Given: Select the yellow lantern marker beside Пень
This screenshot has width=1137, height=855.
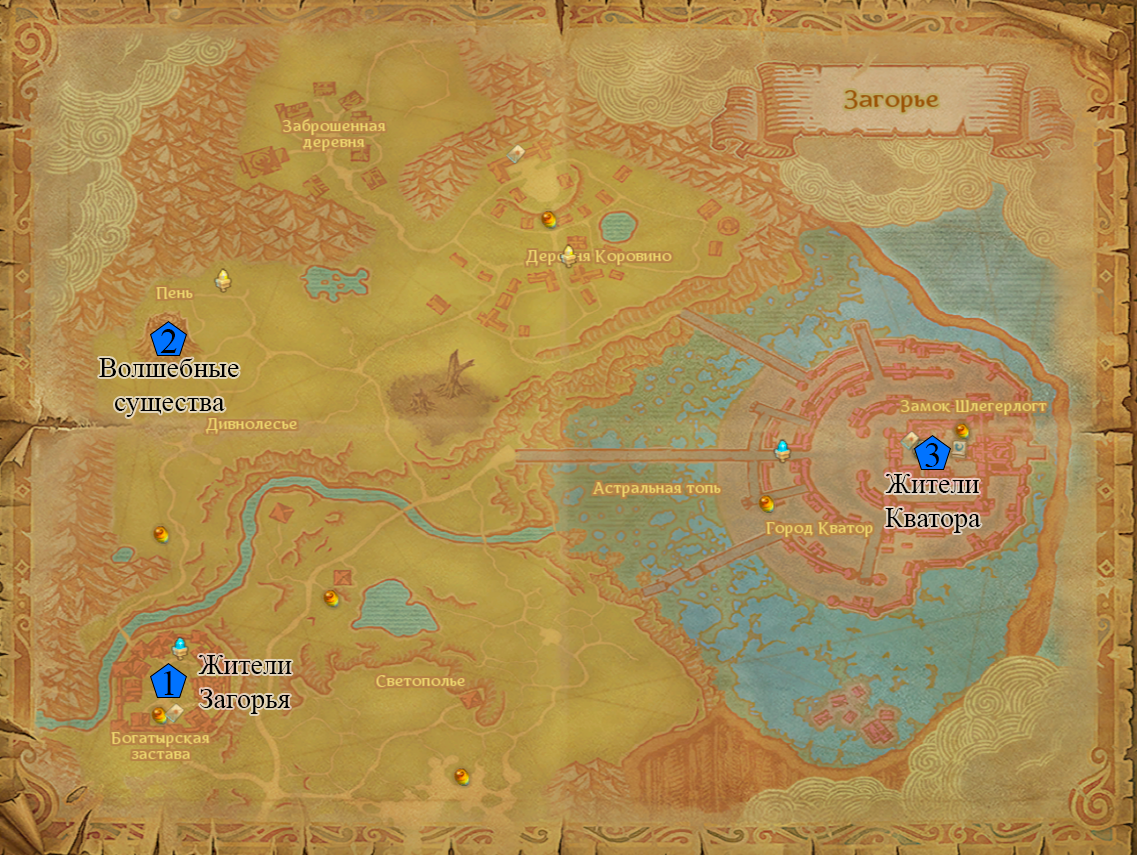Looking at the screenshot, I should pos(224,281).
